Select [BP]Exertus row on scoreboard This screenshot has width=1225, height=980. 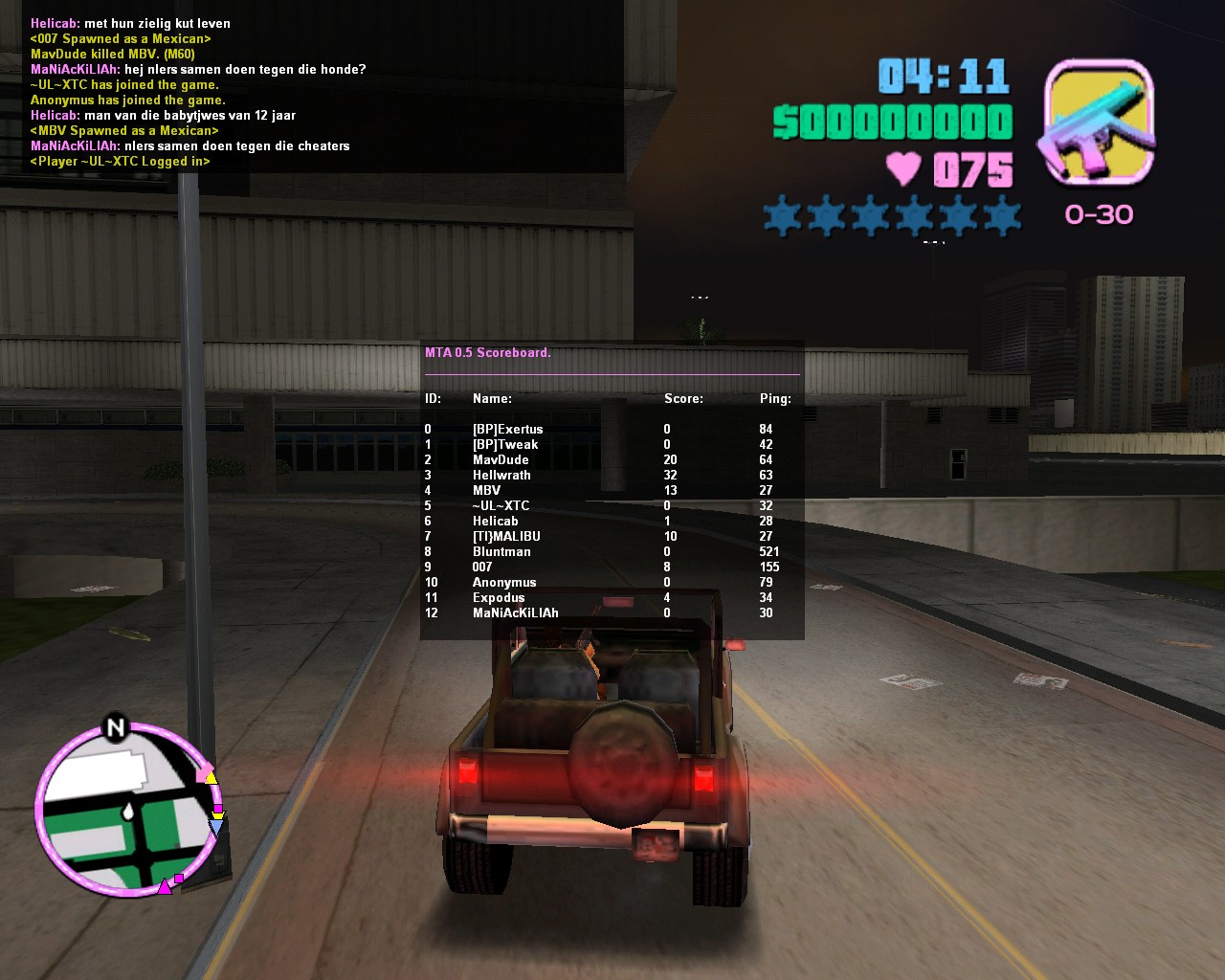click(507, 430)
